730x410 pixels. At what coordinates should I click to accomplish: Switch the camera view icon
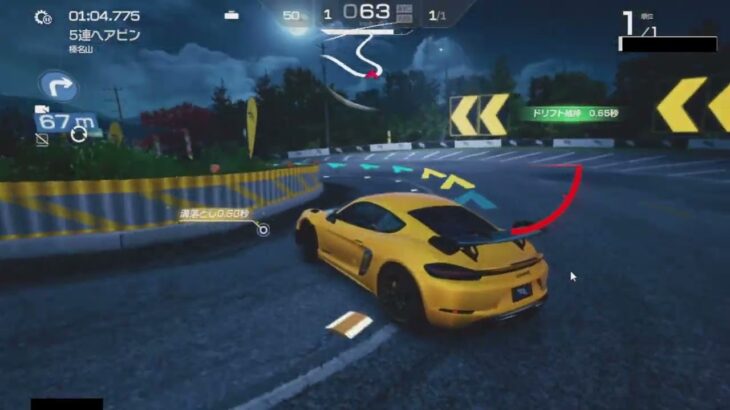tap(42, 111)
